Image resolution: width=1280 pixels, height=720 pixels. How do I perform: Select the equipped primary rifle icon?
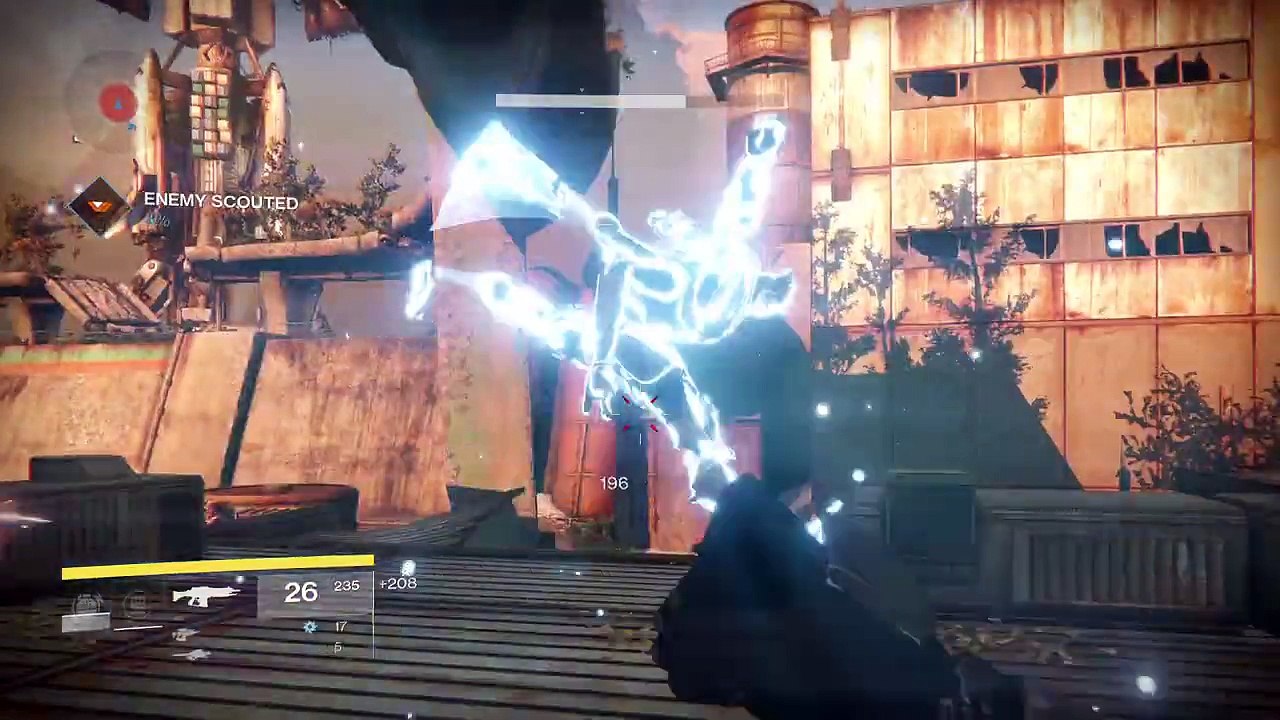205,596
